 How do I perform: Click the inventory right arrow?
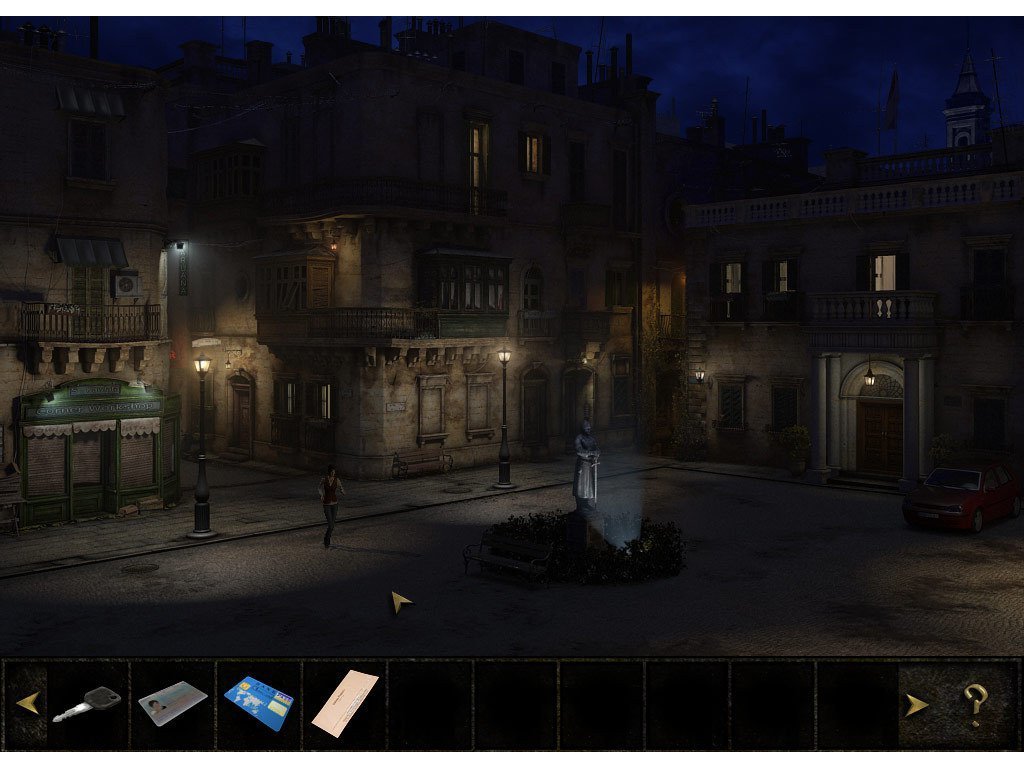[916, 704]
